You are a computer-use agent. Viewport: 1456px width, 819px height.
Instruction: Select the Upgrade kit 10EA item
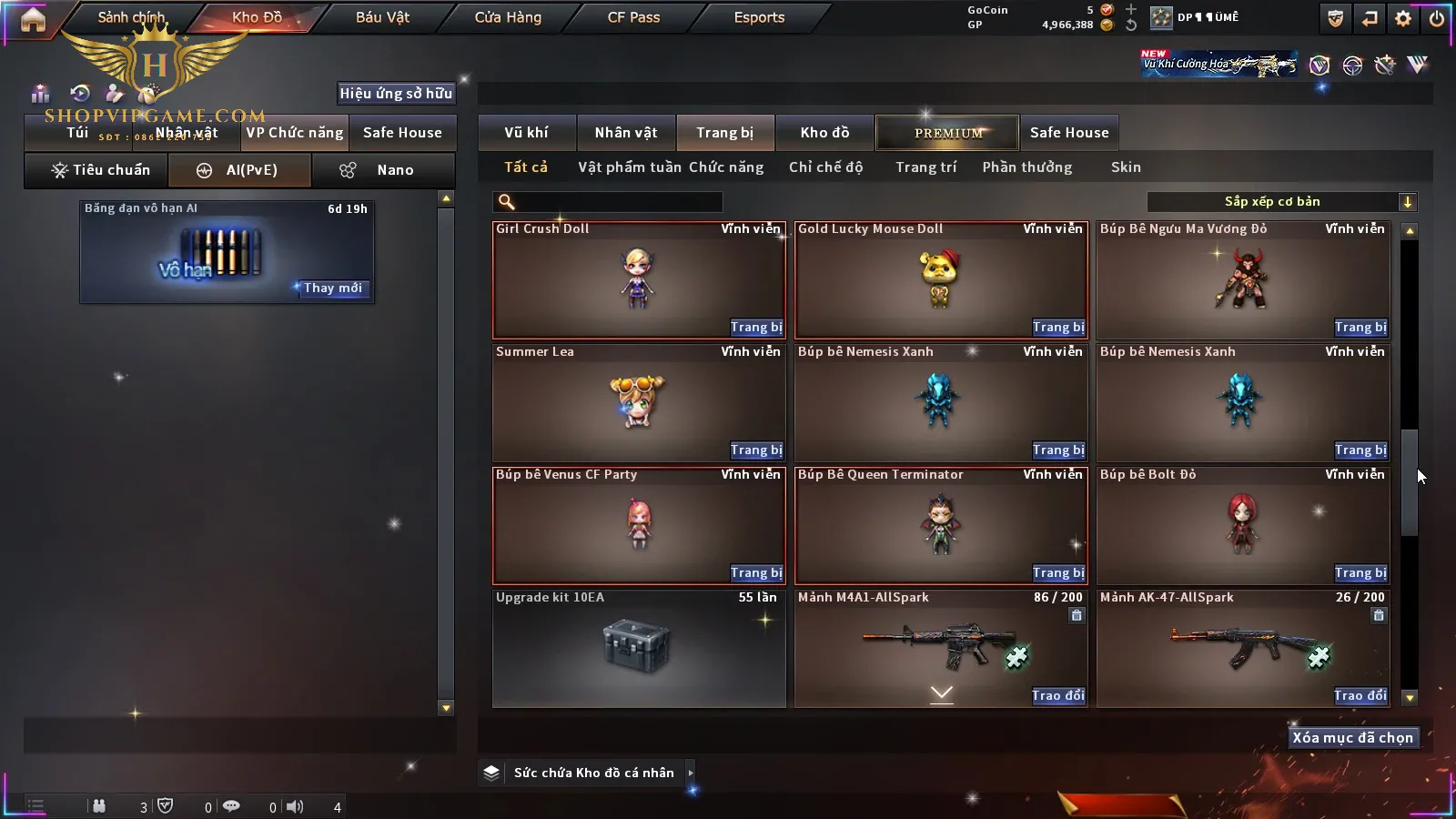(638, 648)
